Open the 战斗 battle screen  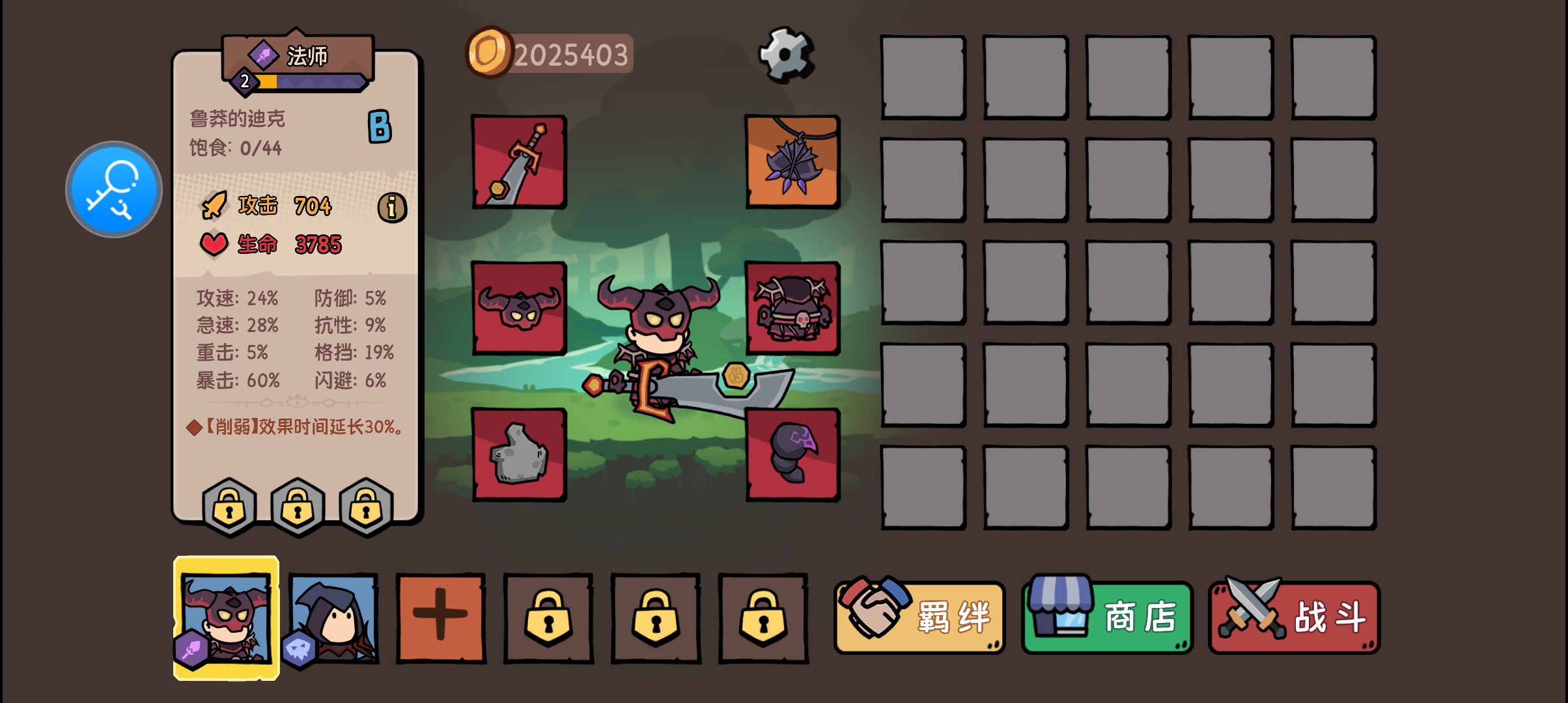1295,617
